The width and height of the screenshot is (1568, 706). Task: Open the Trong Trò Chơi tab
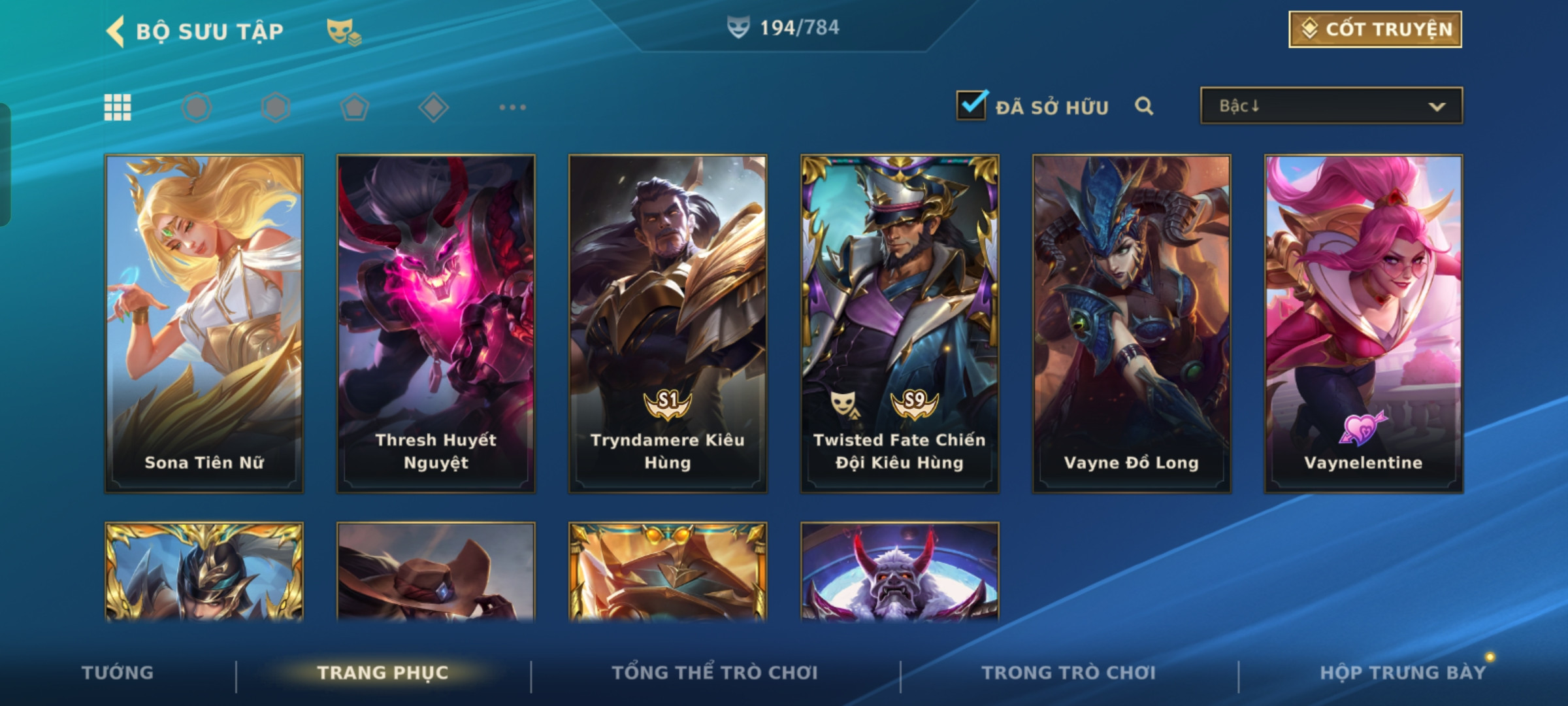1069,672
